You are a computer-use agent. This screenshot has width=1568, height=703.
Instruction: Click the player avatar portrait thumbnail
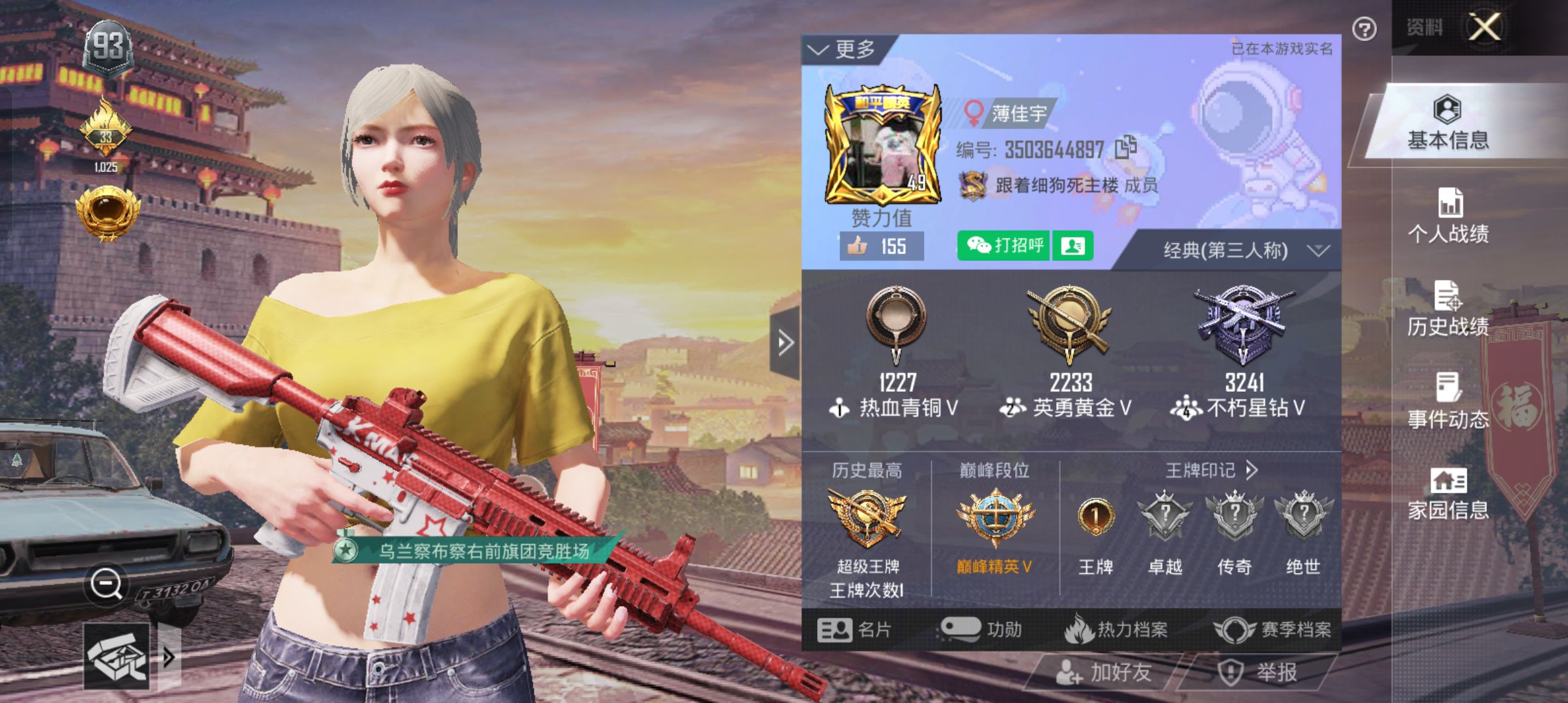pos(882,146)
